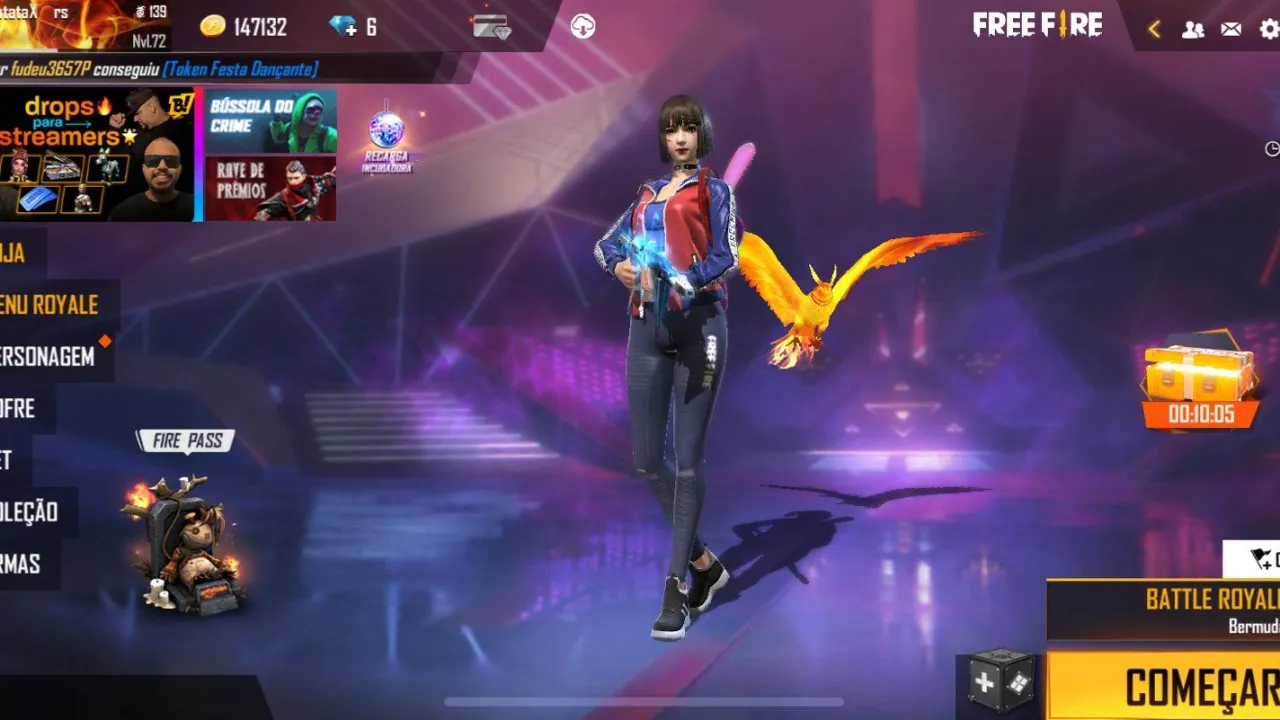The width and height of the screenshot is (1280, 720).
Task: Collapse the top bar with the yellow chevron
Action: point(1153,27)
